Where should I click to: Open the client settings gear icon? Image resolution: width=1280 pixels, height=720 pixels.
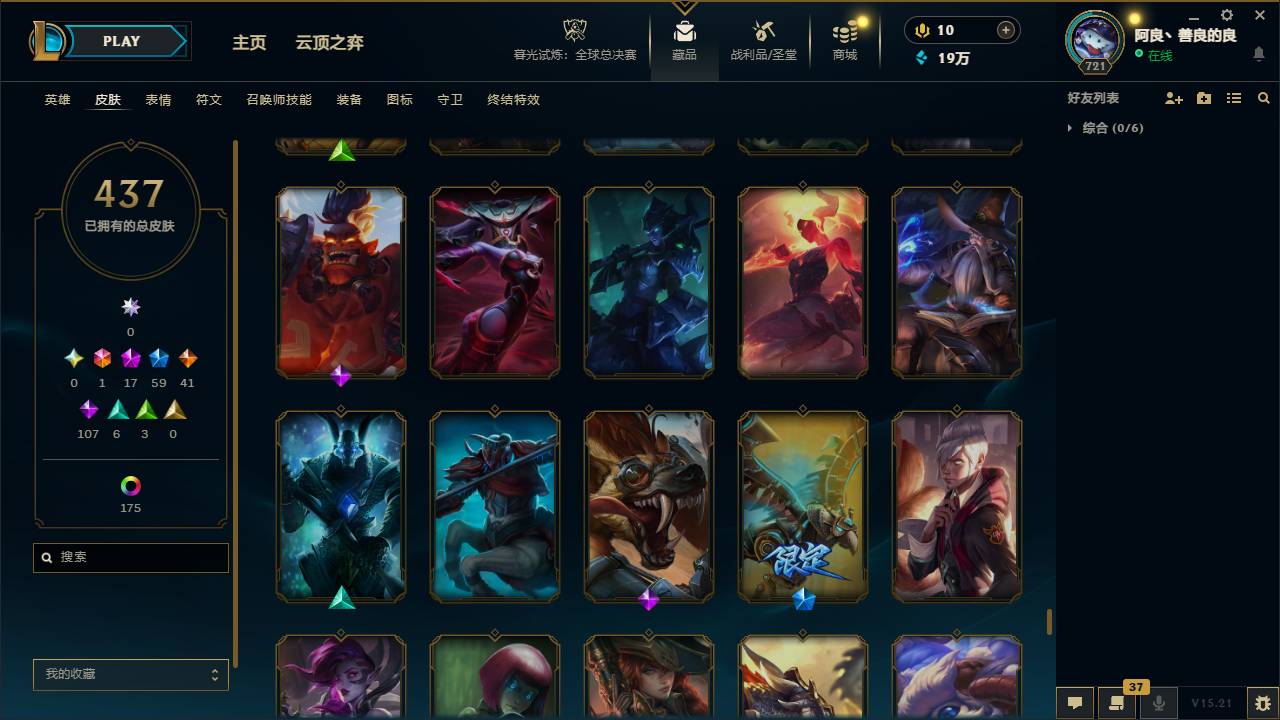pyautogui.click(x=1226, y=15)
